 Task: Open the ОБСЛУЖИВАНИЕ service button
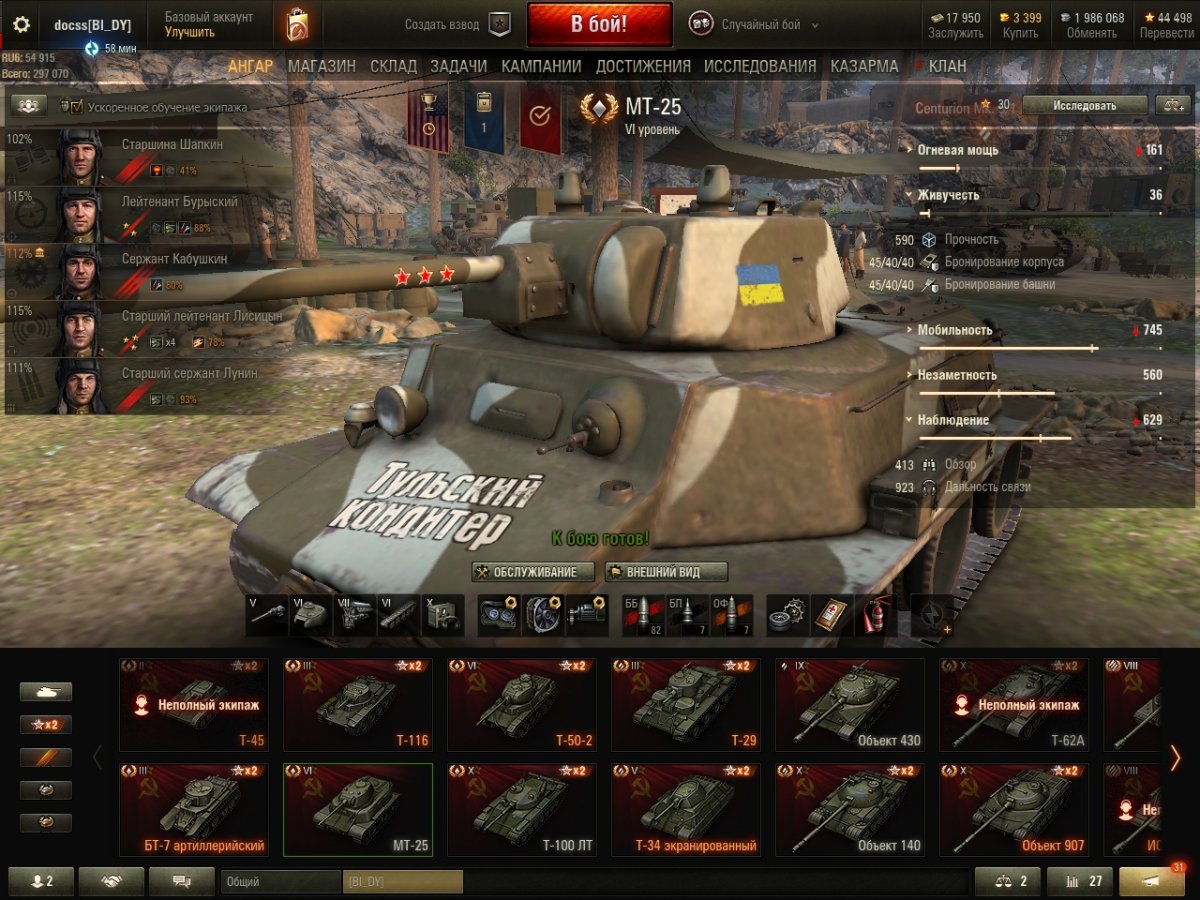pyautogui.click(x=533, y=572)
